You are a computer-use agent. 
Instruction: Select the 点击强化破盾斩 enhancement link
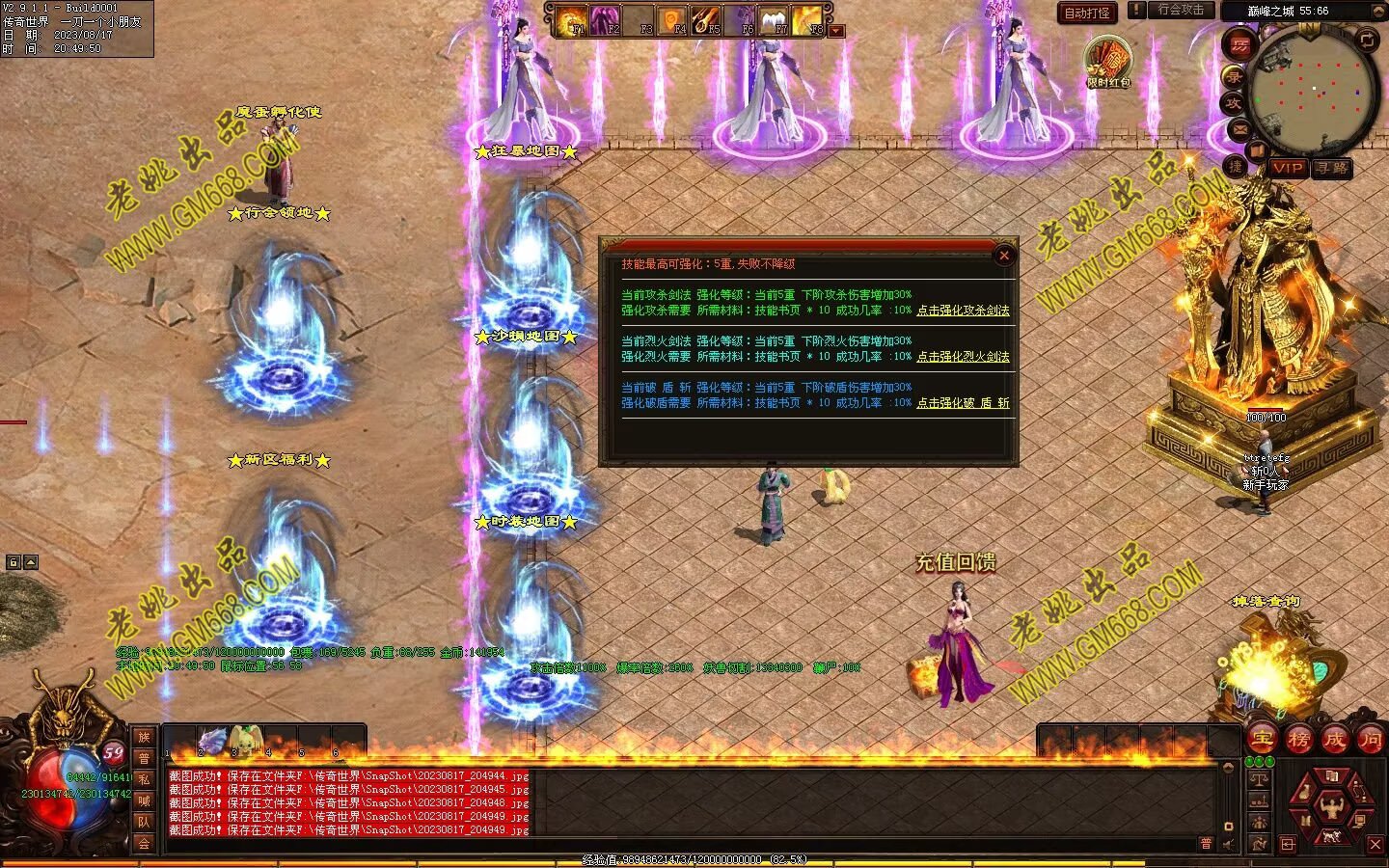point(963,403)
